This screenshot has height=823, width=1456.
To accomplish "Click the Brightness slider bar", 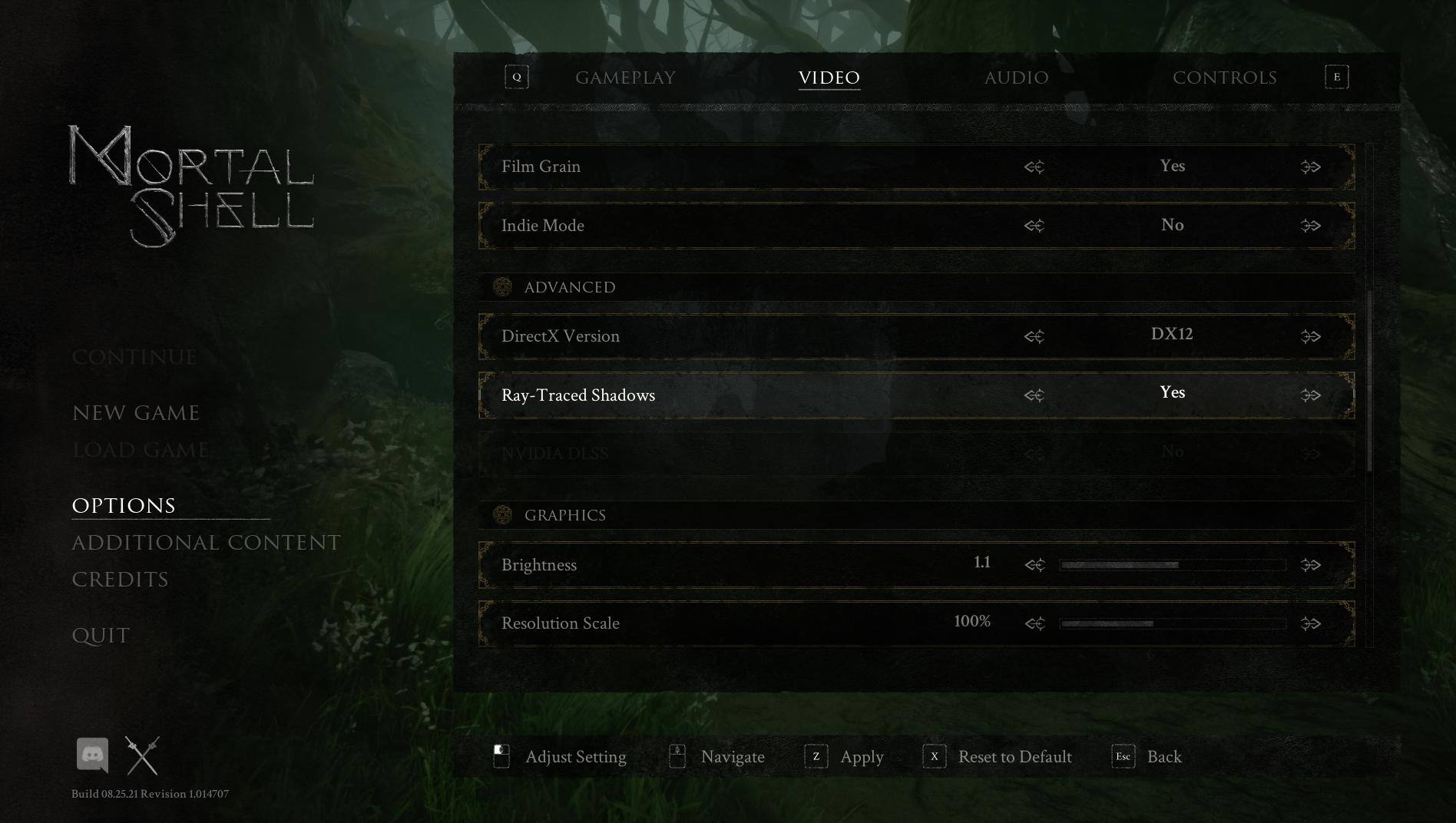I will tap(1172, 565).
